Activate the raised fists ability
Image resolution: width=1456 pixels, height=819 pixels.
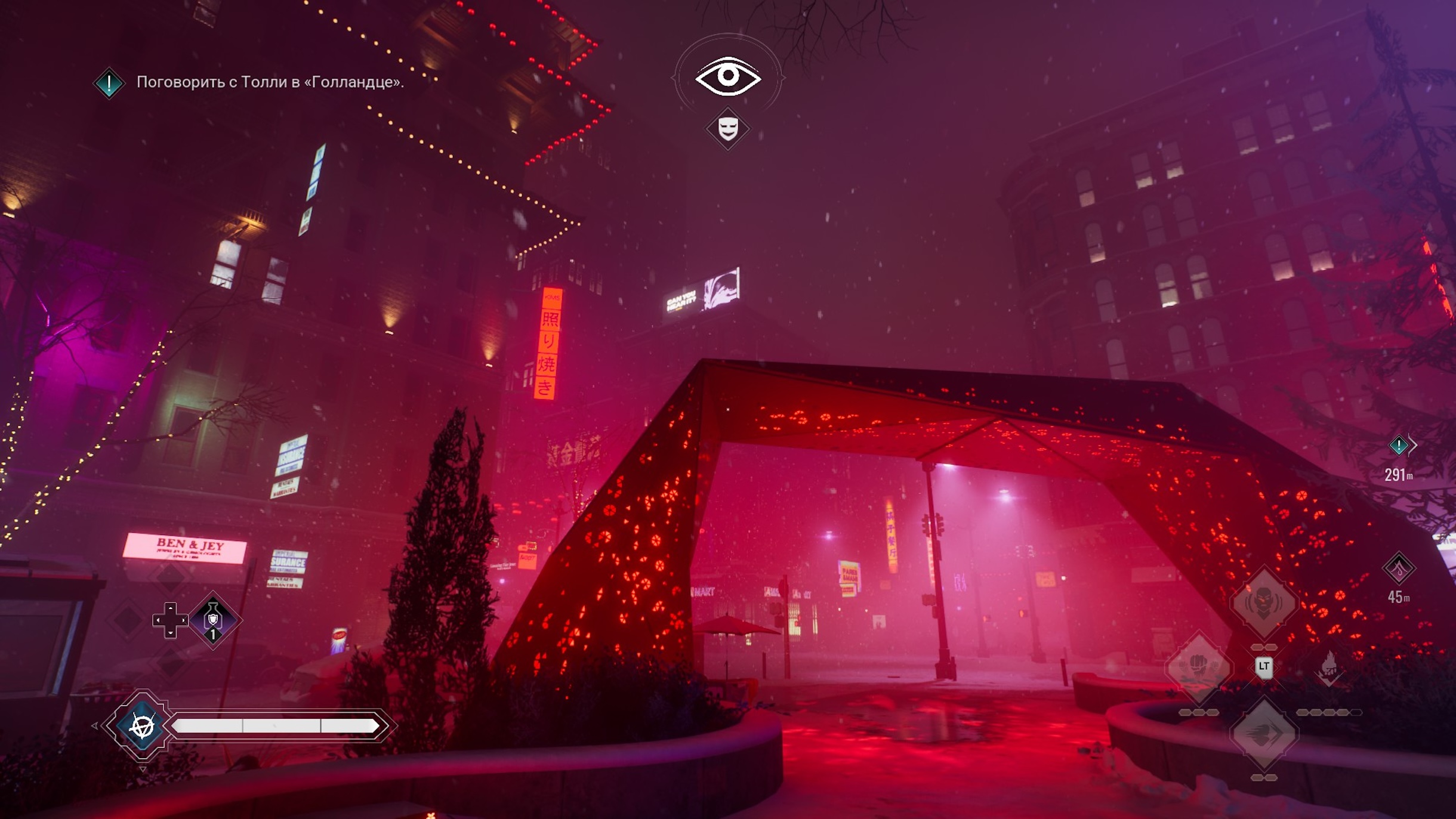point(1198,667)
